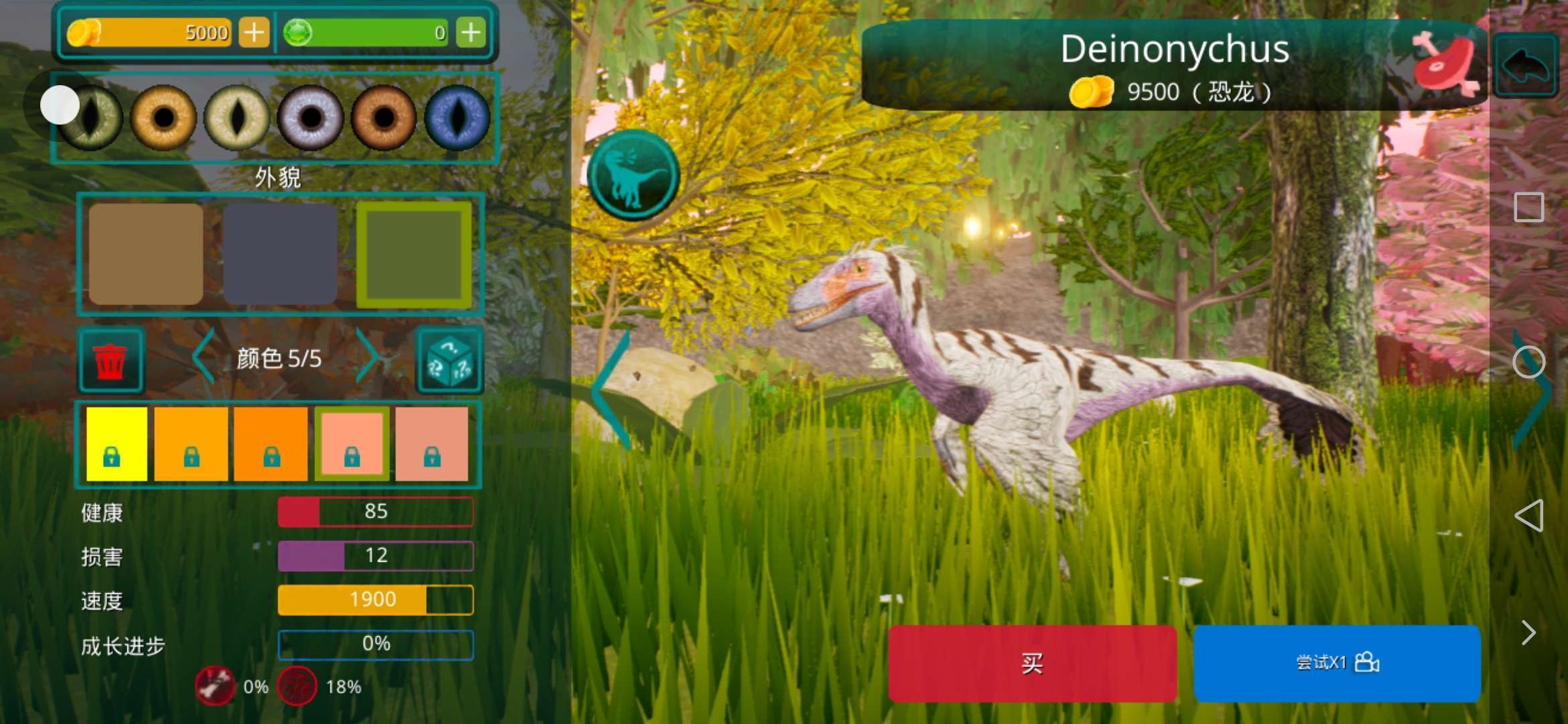
Task: Choose the olive green appearance swatch
Action: tap(414, 254)
